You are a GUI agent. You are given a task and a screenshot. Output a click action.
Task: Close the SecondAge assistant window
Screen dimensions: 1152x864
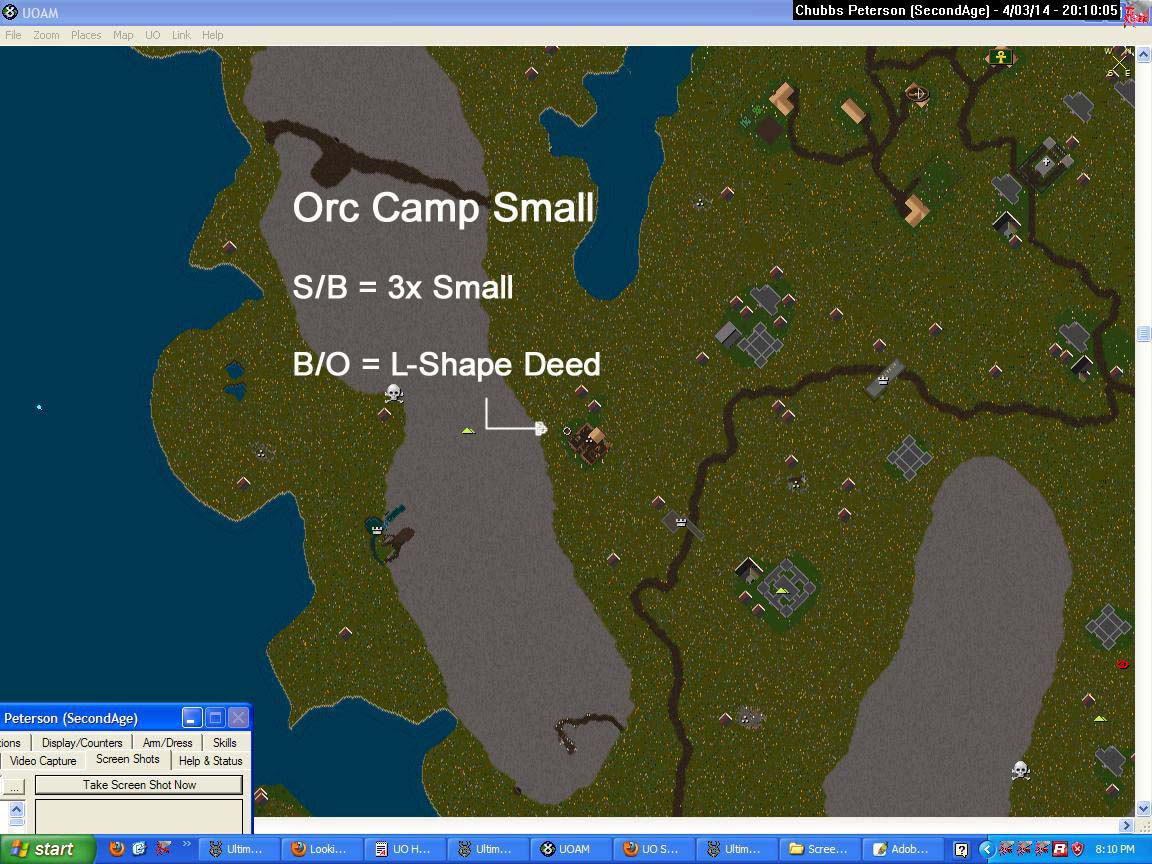click(x=238, y=718)
